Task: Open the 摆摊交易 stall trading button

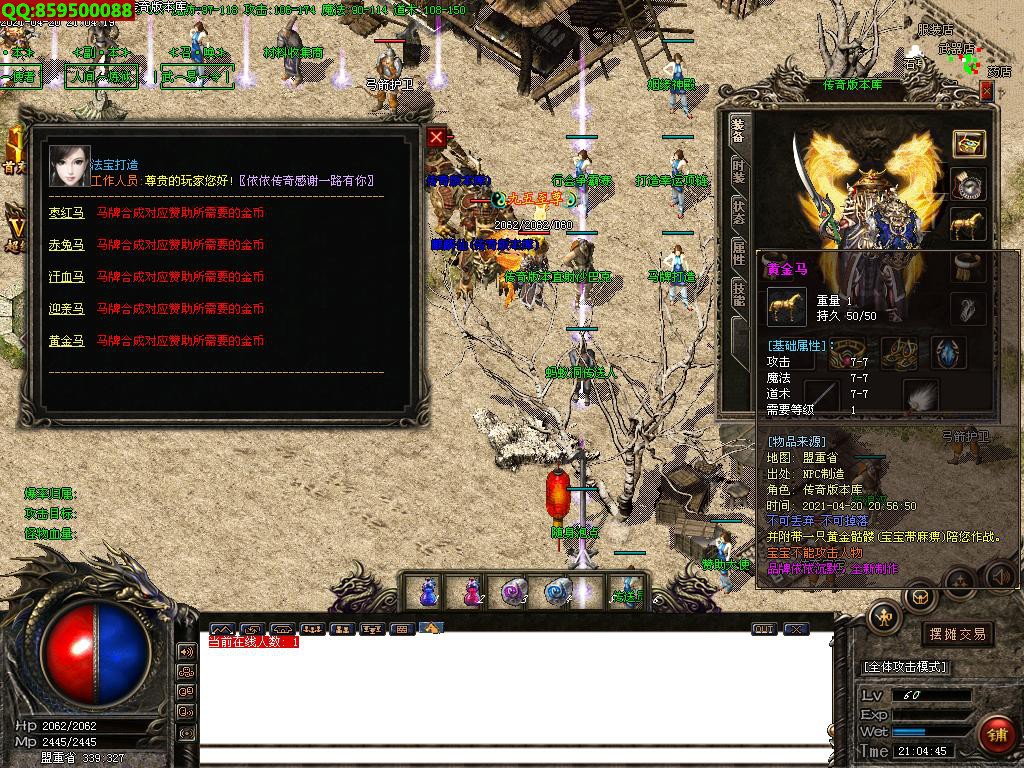Action: pos(957,633)
